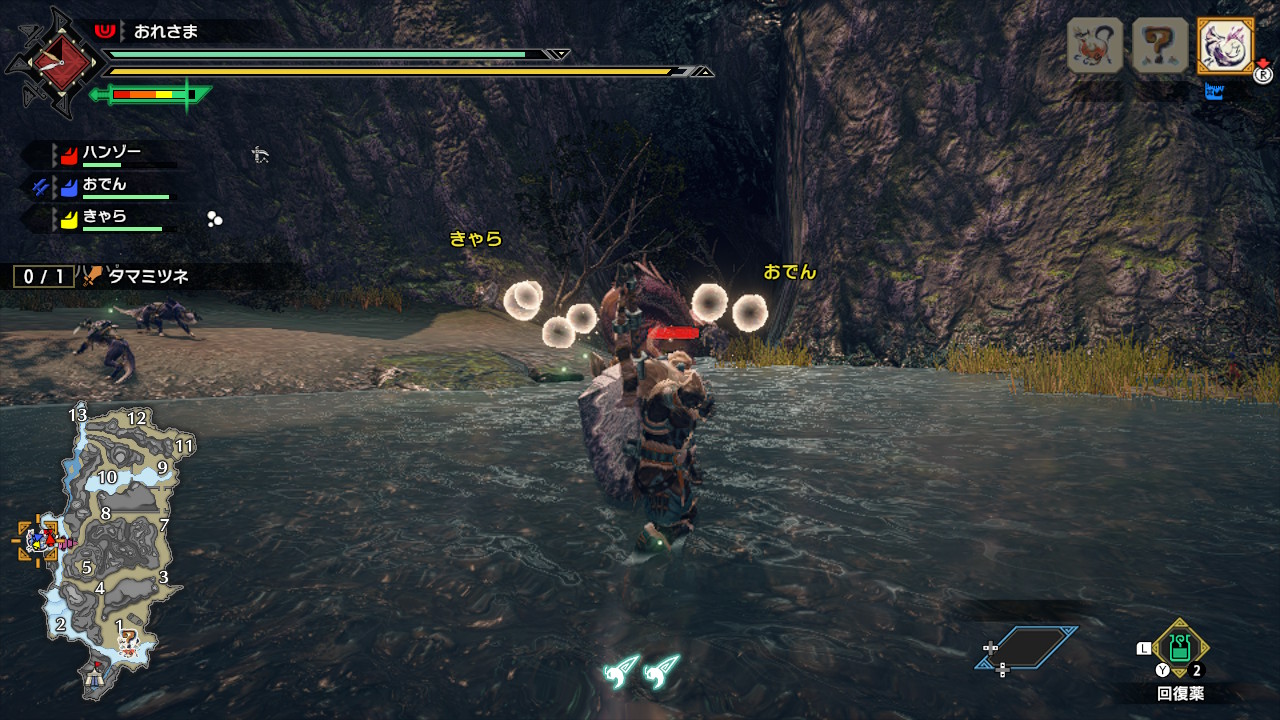Image resolution: width=1280 pixels, height=720 pixels.
Task: Select the first monster icon in the tracker
Action: click(1095, 45)
